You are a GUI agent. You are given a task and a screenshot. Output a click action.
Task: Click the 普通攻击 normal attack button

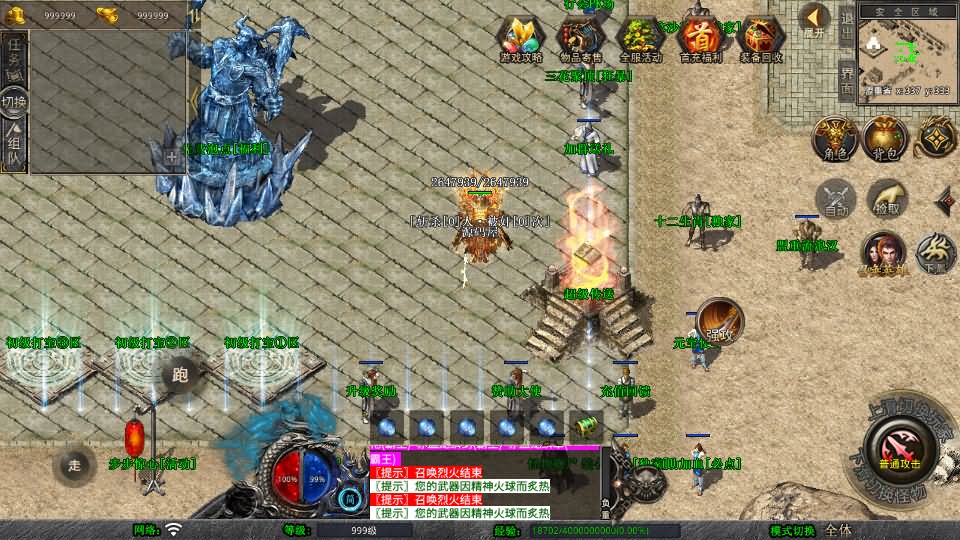pyautogui.click(x=897, y=447)
